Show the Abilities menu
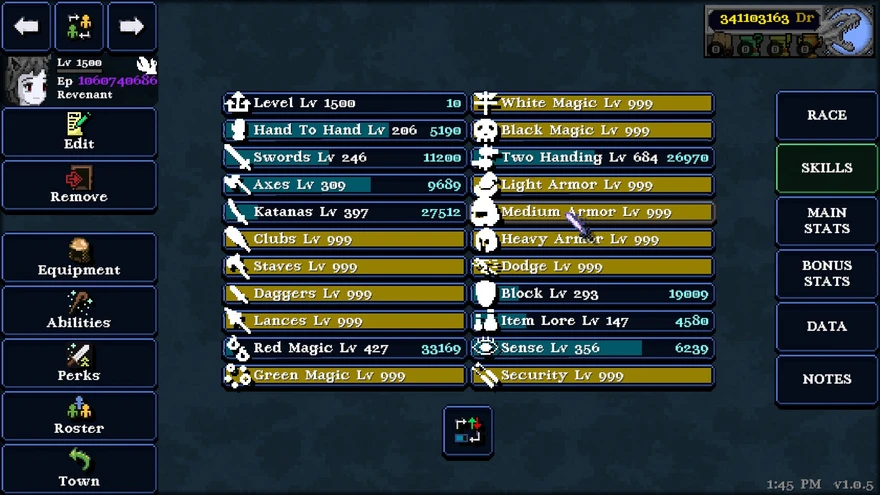The image size is (880, 495). [79, 311]
